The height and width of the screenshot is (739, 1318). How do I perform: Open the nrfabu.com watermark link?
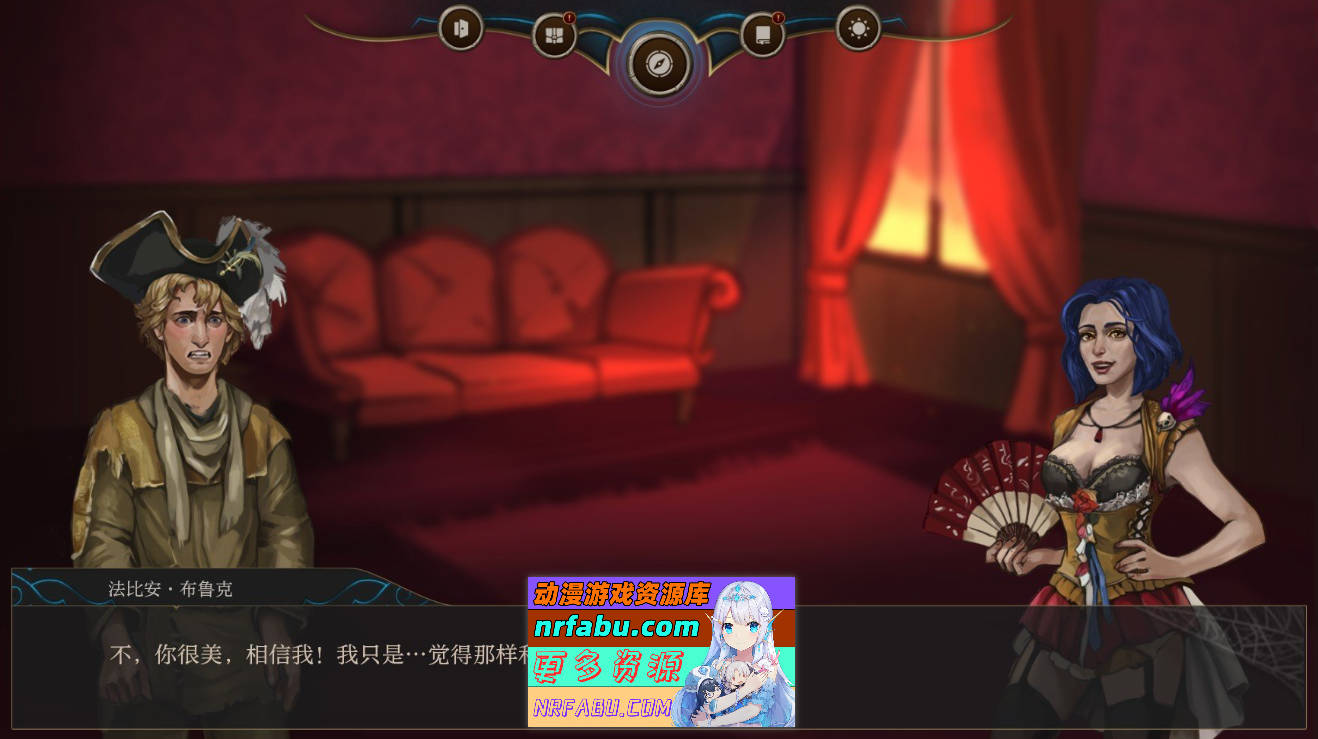(613, 629)
